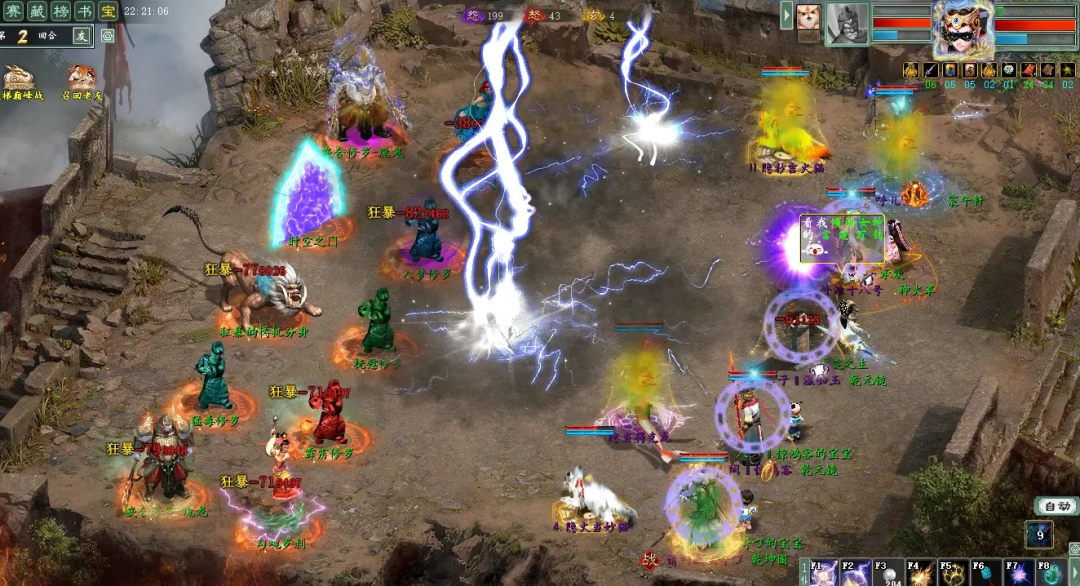The width and height of the screenshot is (1080, 586).
Task: Expand the portrait panel arrow
Action: 787,16
